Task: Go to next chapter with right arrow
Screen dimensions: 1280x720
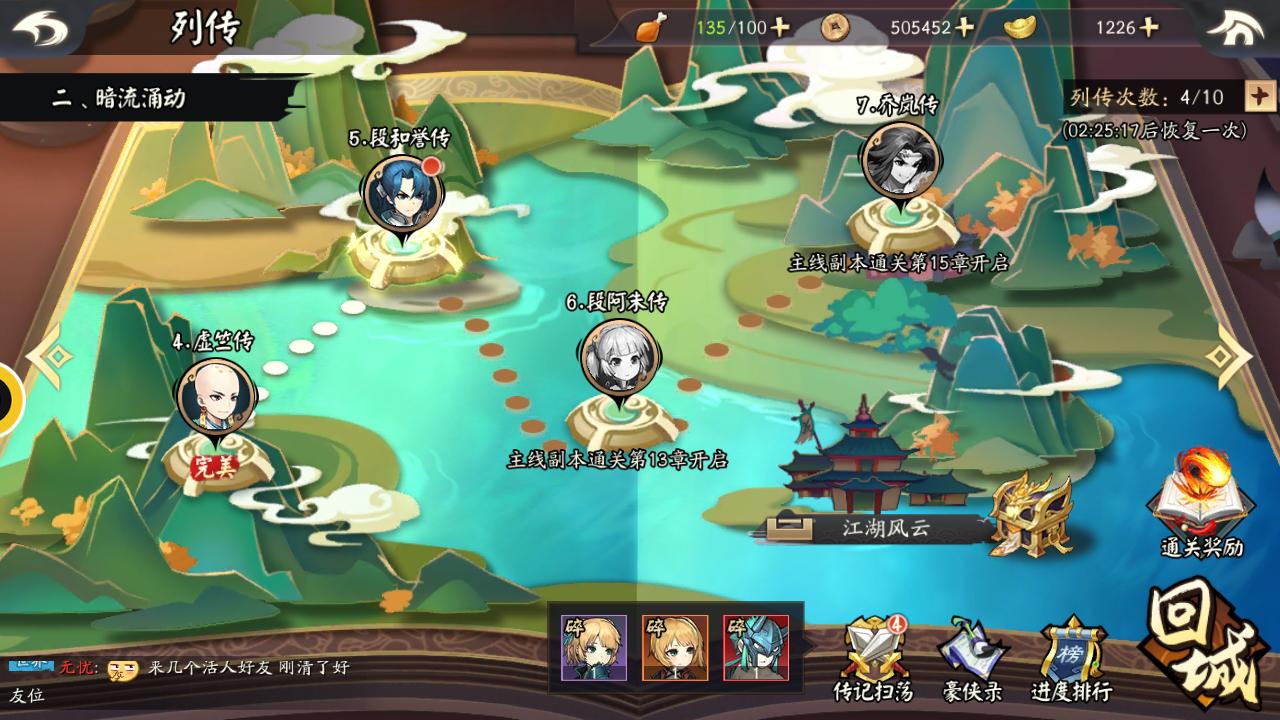Action: (x=1229, y=355)
